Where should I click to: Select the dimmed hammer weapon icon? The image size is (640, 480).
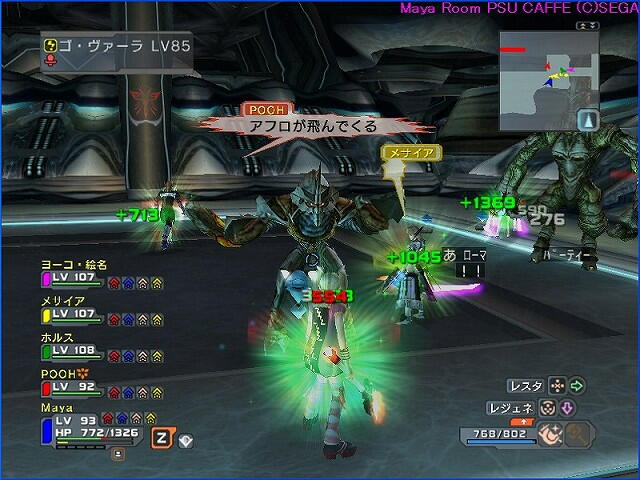[x=579, y=434]
